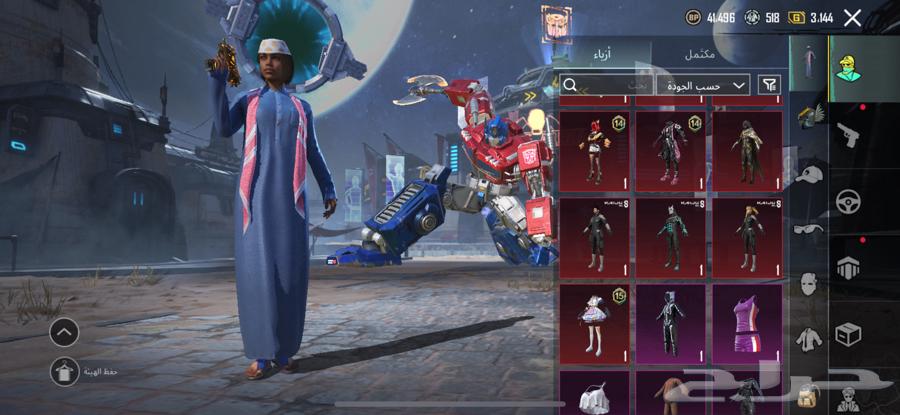Image resolution: width=900 pixels, height=415 pixels.
Task: Open the pistol weapons category
Action: tap(848, 132)
